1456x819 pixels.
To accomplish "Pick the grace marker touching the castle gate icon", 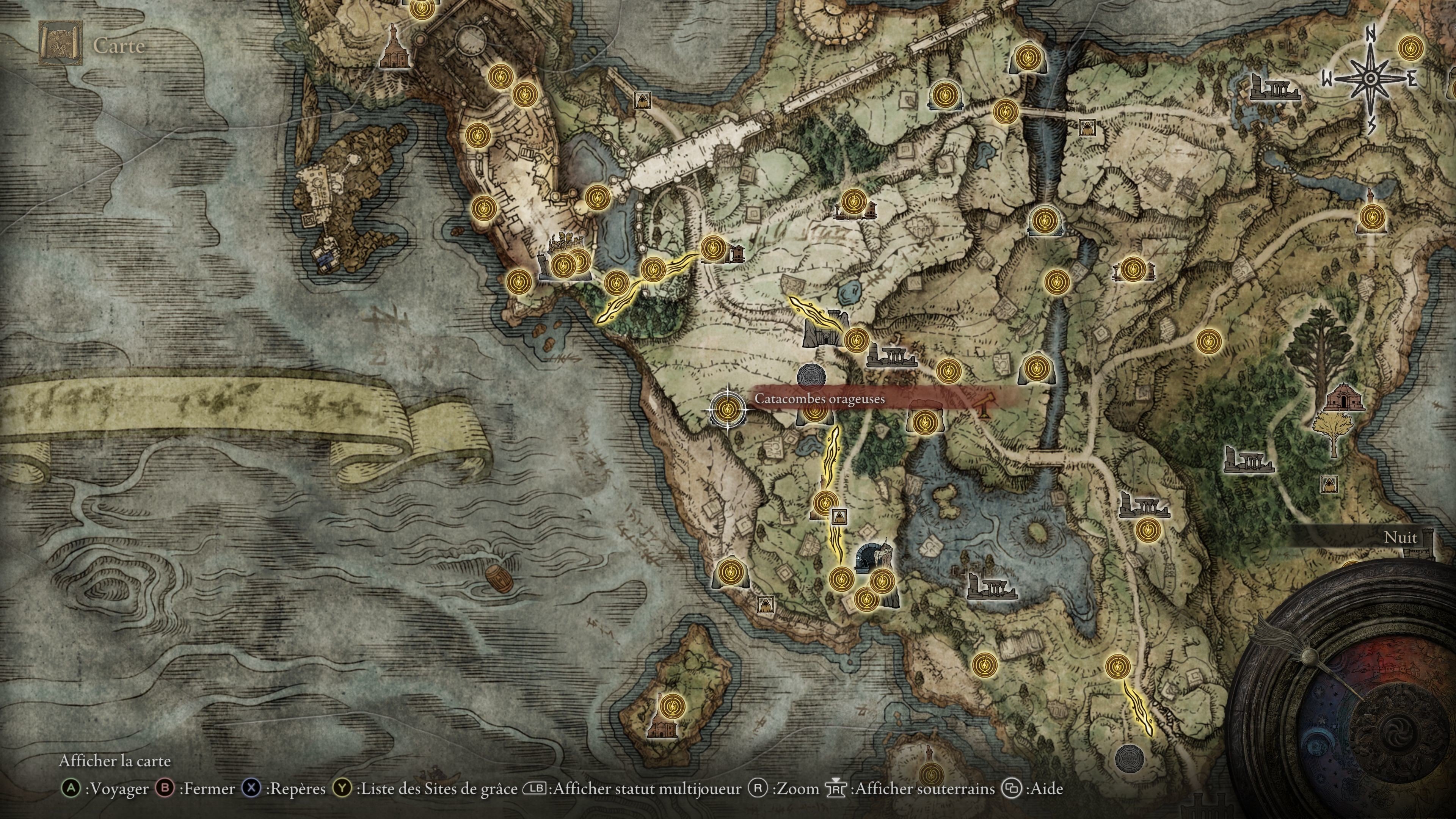I will click(x=856, y=339).
